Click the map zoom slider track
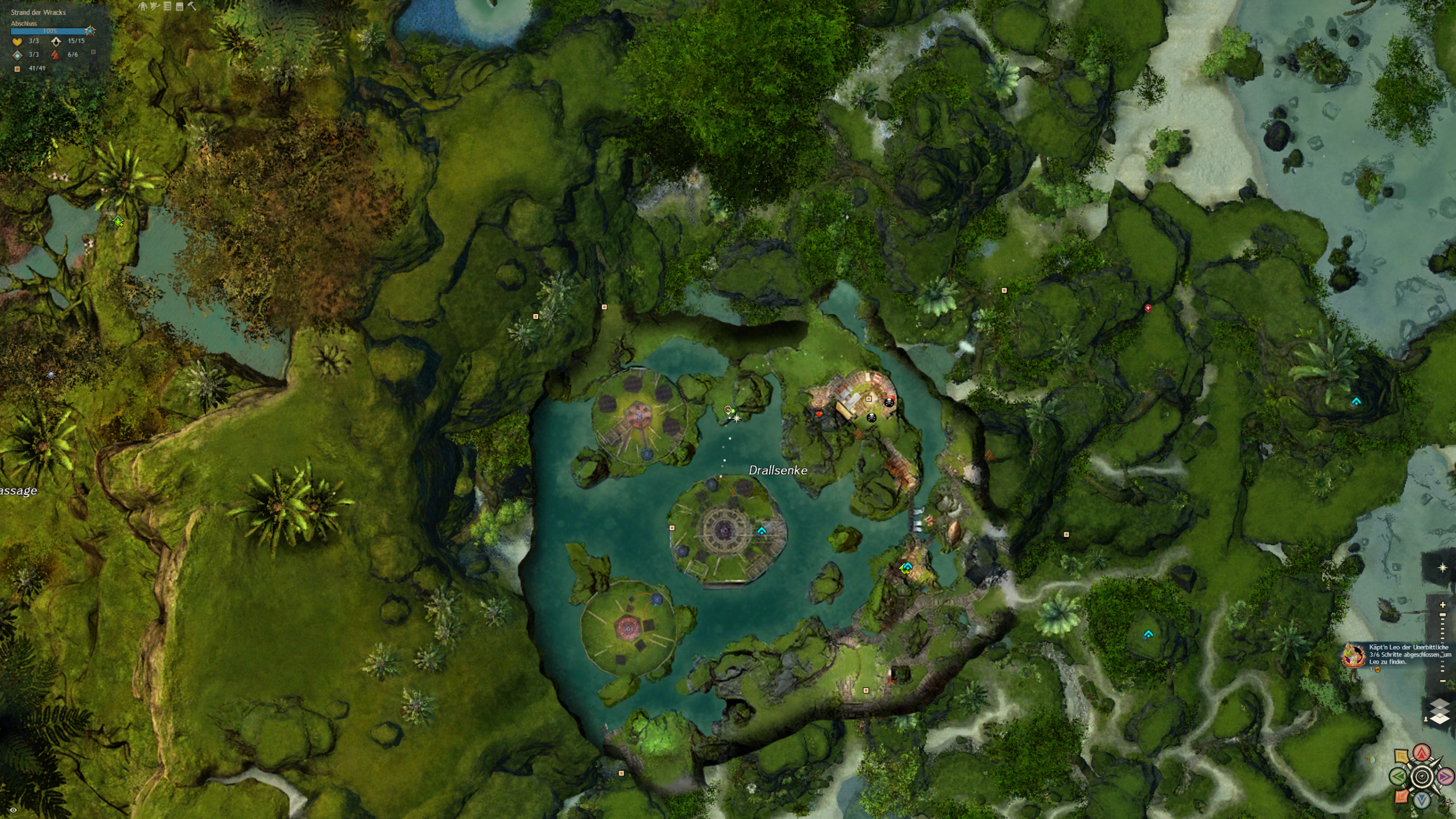 (x=1442, y=643)
